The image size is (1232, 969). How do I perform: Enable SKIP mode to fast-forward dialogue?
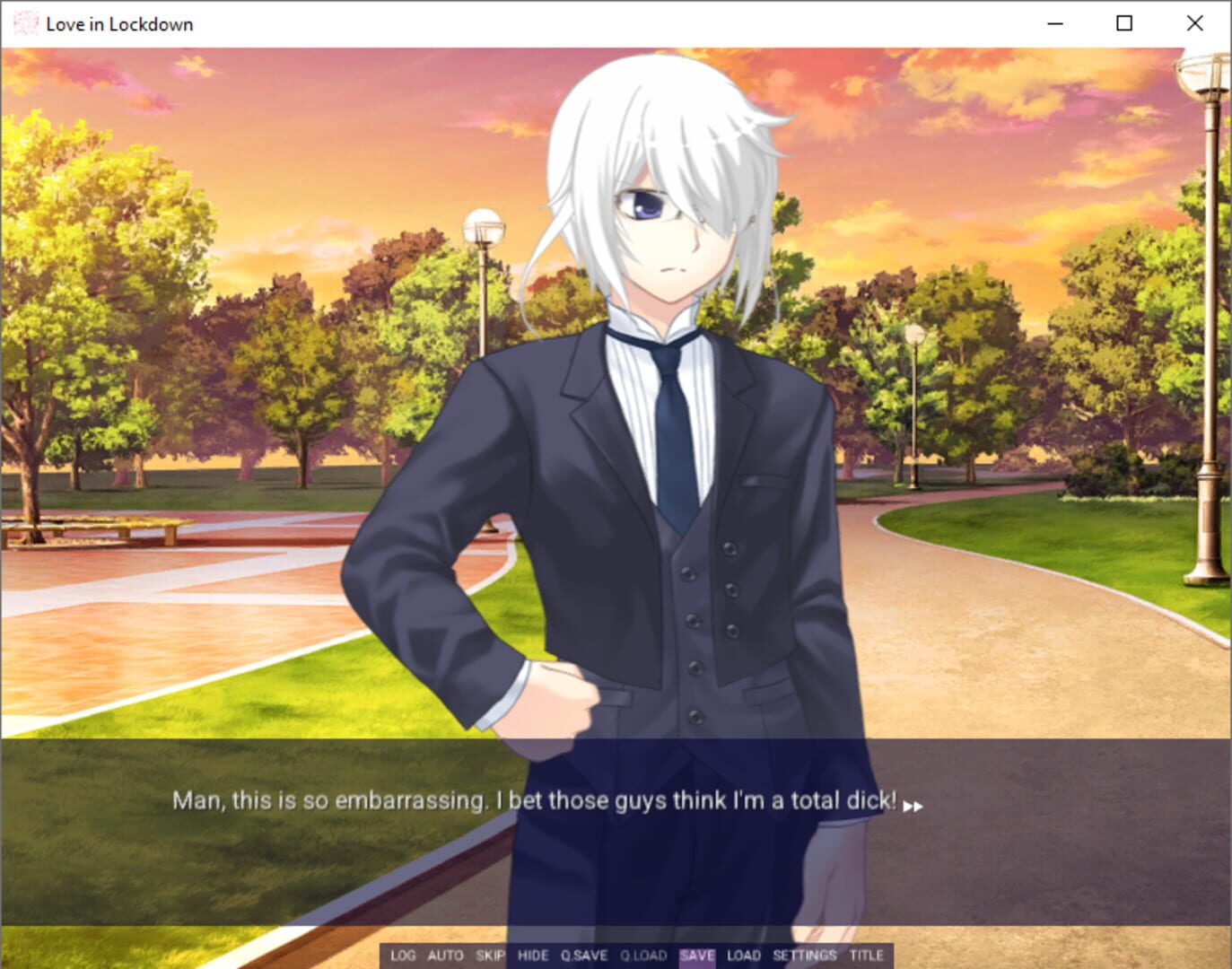[490, 956]
